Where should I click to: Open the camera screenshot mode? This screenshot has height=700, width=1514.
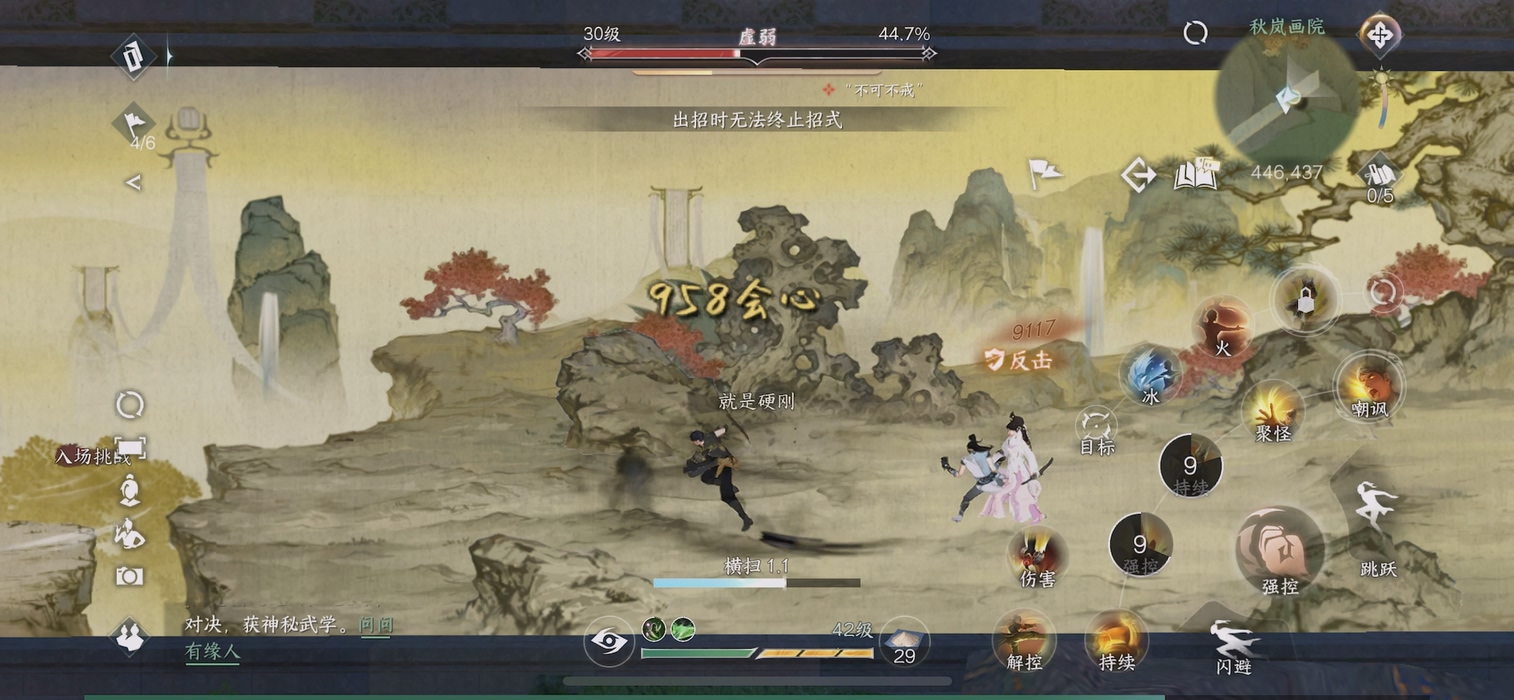pyautogui.click(x=129, y=576)
